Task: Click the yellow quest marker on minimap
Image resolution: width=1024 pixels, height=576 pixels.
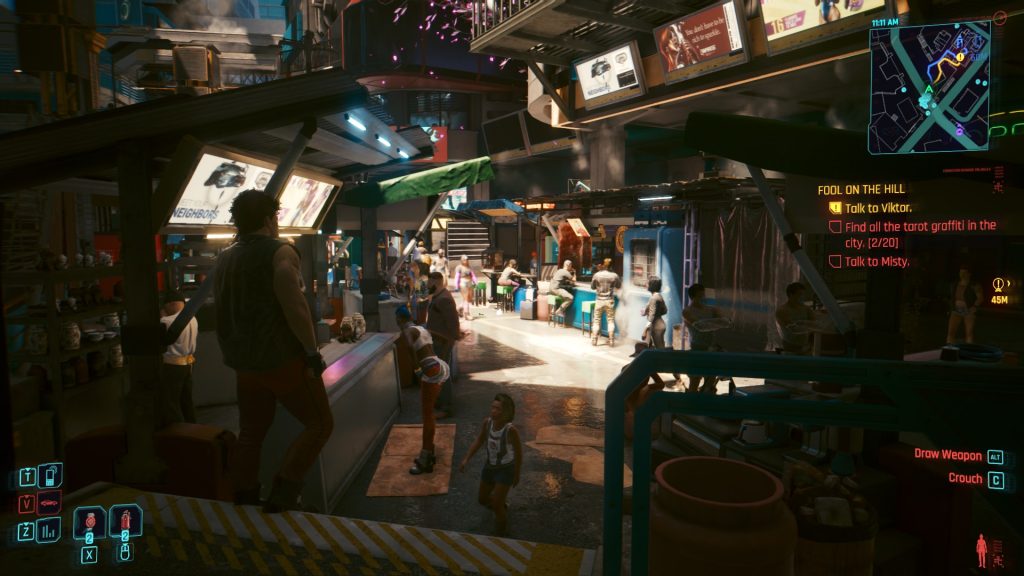Action: (x=959, y=58)
